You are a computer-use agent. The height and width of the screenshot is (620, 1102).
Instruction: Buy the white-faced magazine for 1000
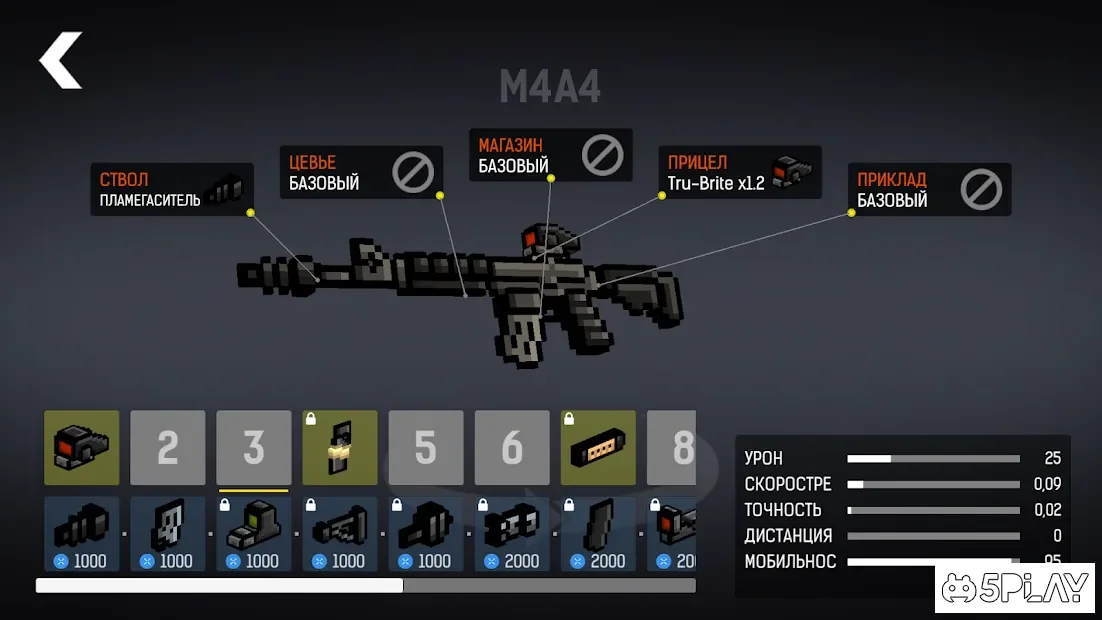168,534
